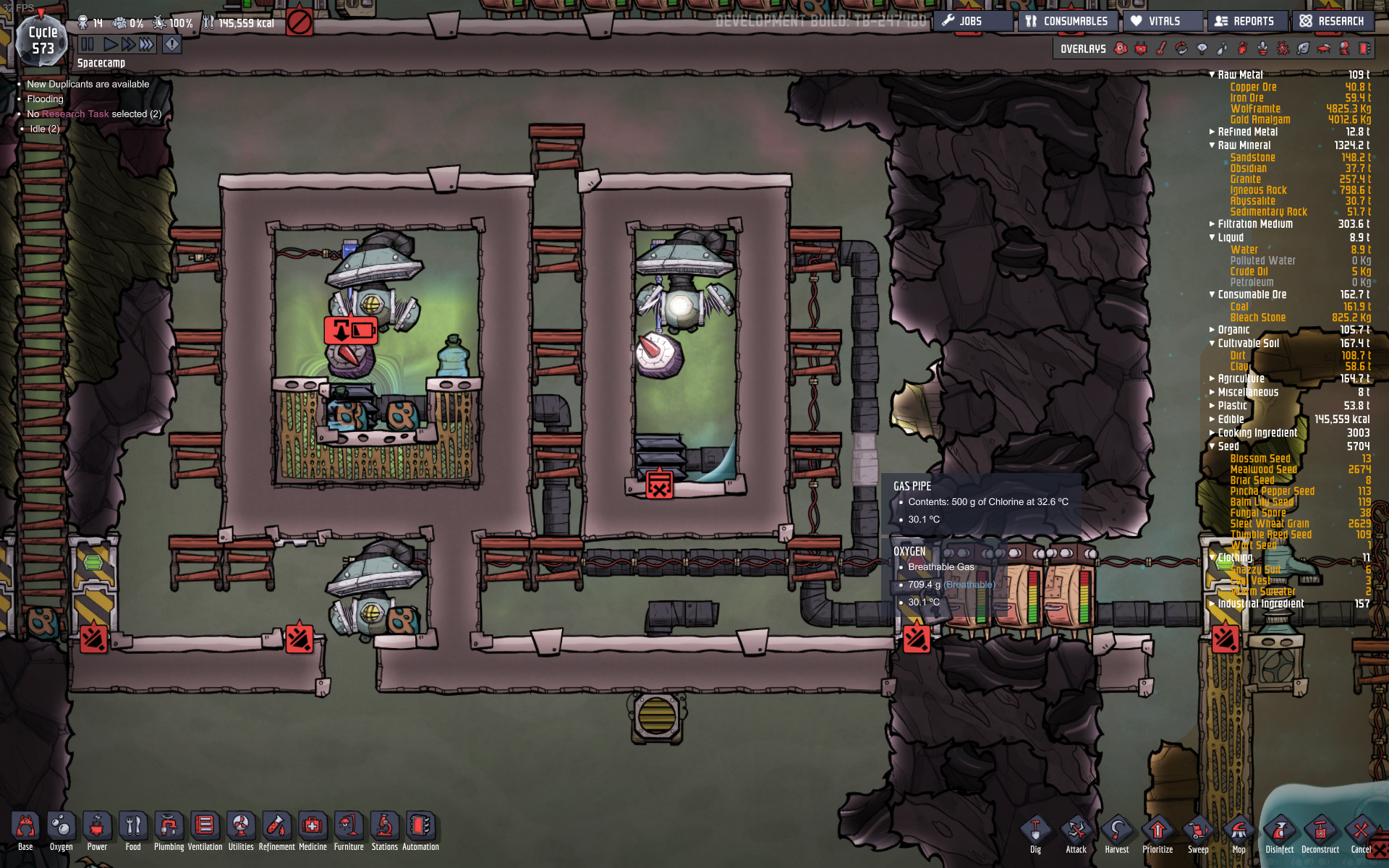Click the New Duplicants available notification

[x=87, y=84]
